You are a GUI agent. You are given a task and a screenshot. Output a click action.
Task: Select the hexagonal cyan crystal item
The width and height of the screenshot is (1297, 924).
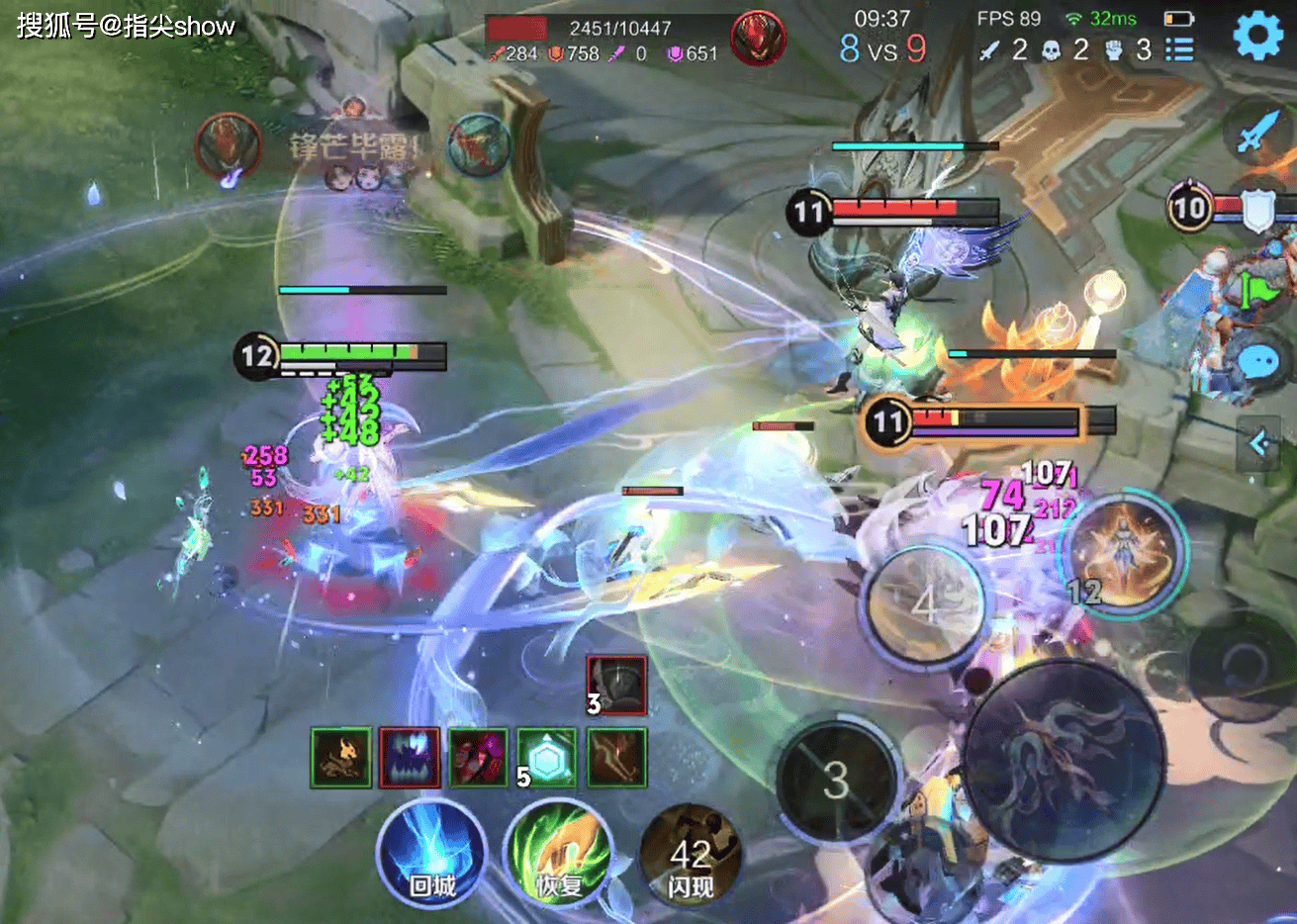[x=546, y=758]
